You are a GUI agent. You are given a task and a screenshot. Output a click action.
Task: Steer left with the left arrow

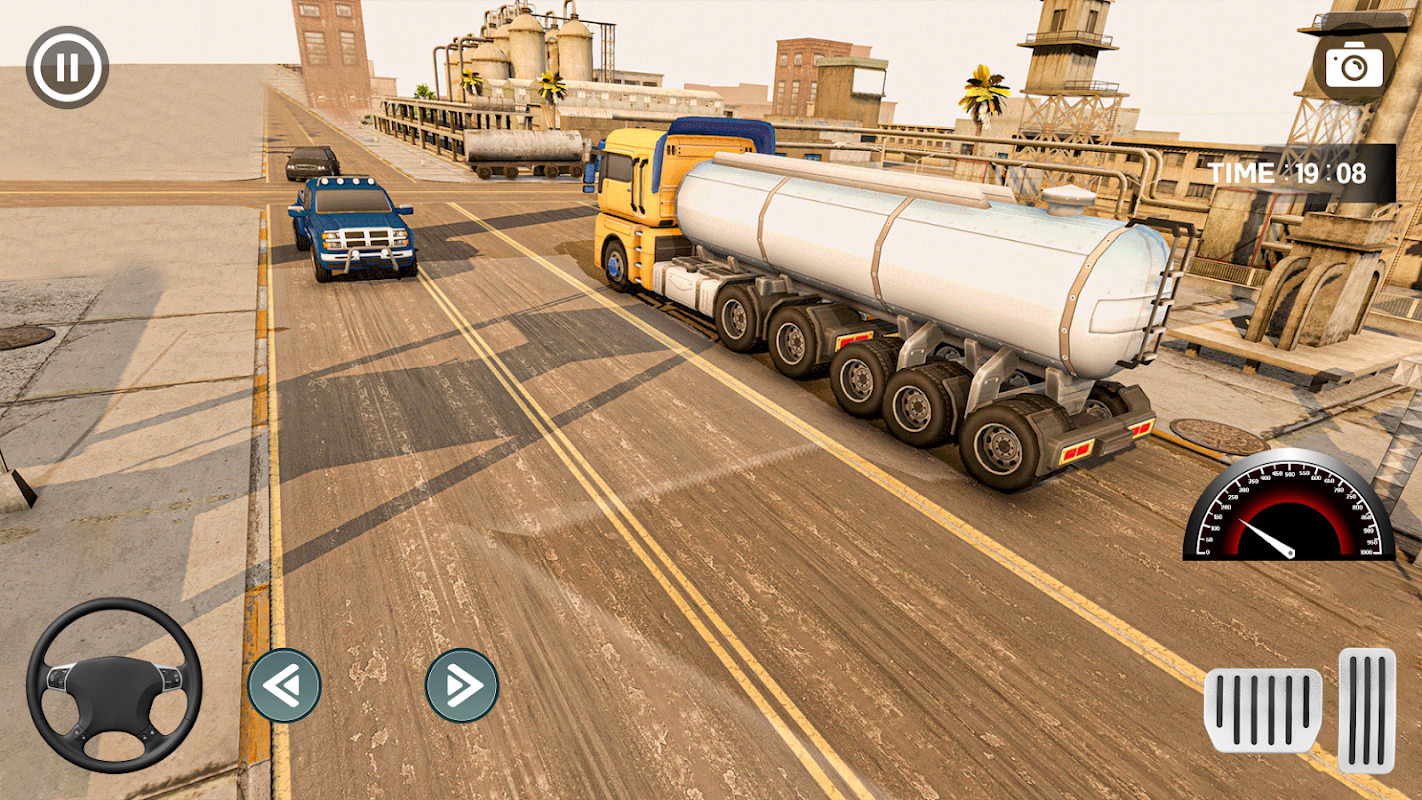click(285, 685)
